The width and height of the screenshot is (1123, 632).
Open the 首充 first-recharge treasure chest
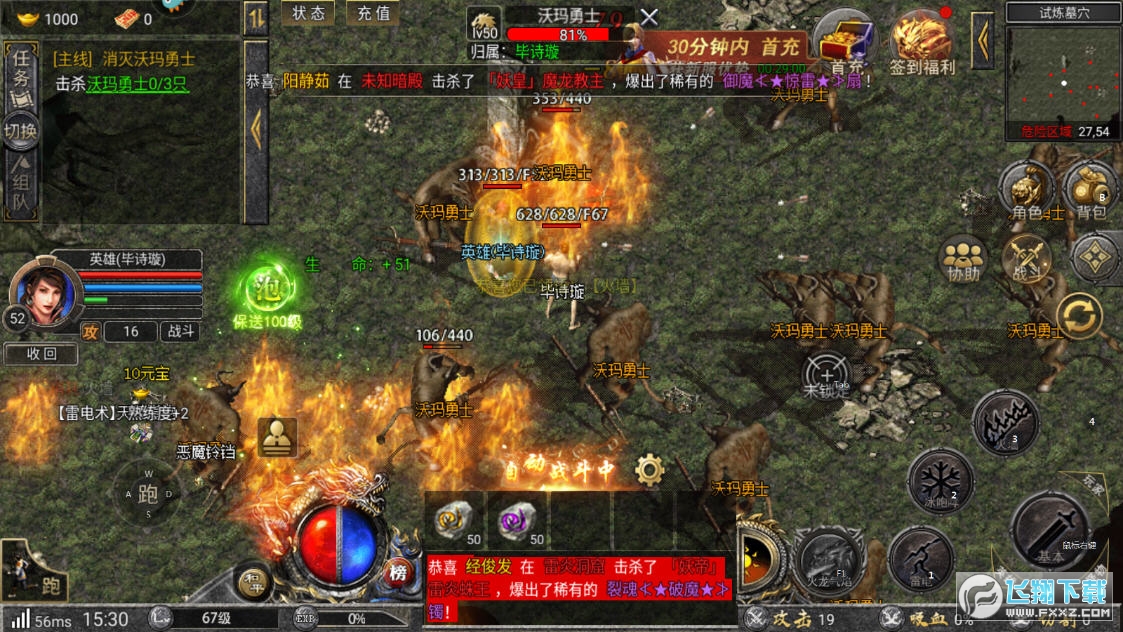click(x=841, y=42)
